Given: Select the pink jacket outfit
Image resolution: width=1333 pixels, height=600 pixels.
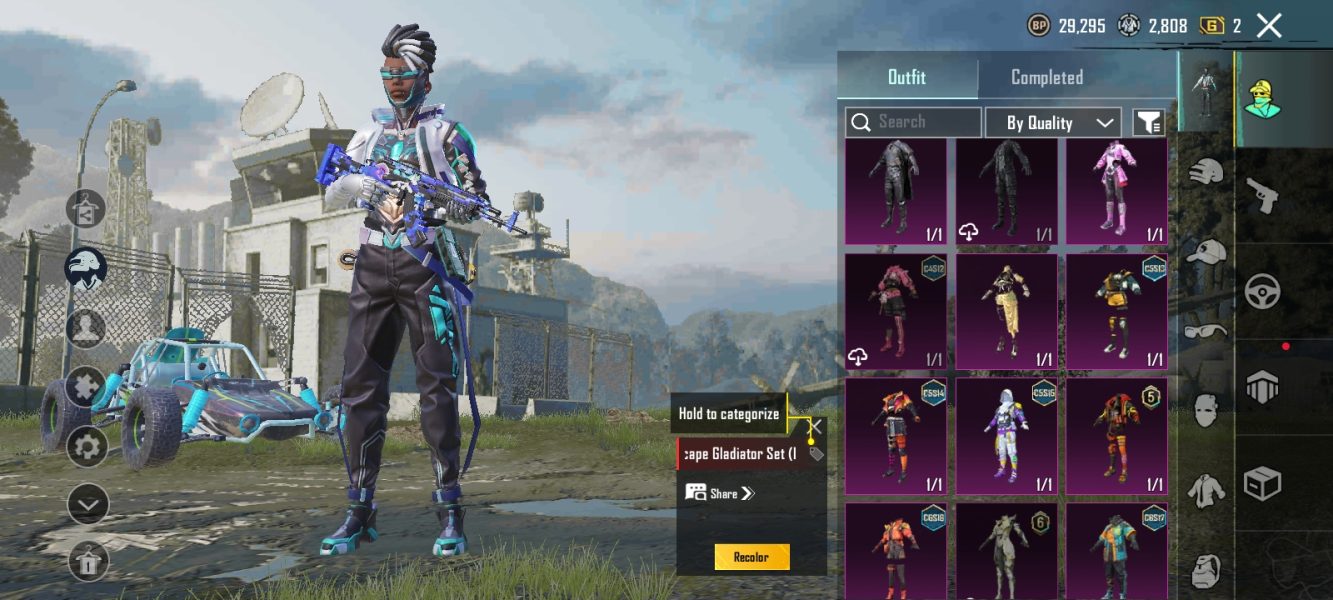Looking at the screenshot, I should [x=1116, y=192].
